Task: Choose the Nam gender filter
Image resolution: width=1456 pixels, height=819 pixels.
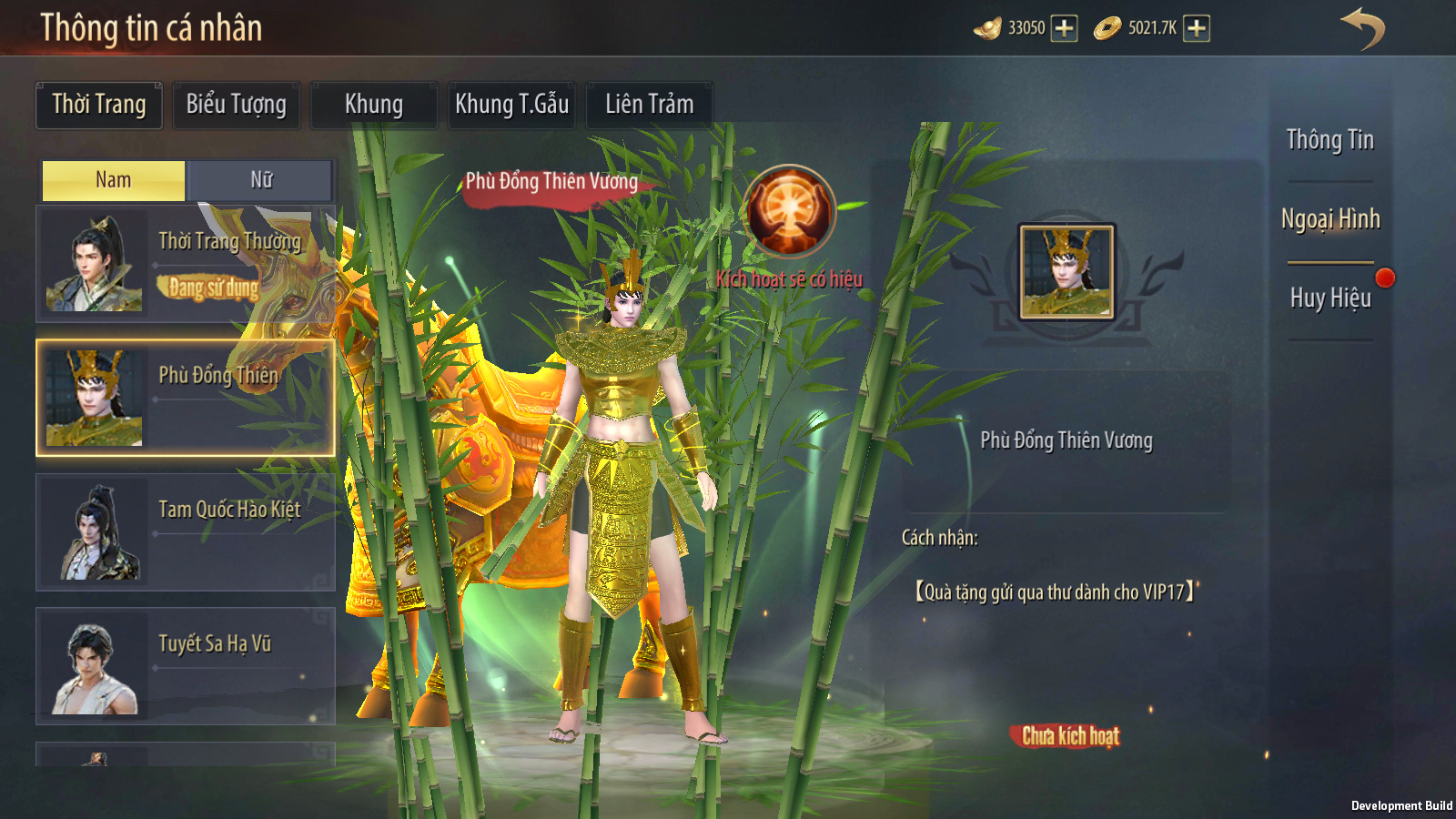Action: pyautogui.click(x=114, y=180)
